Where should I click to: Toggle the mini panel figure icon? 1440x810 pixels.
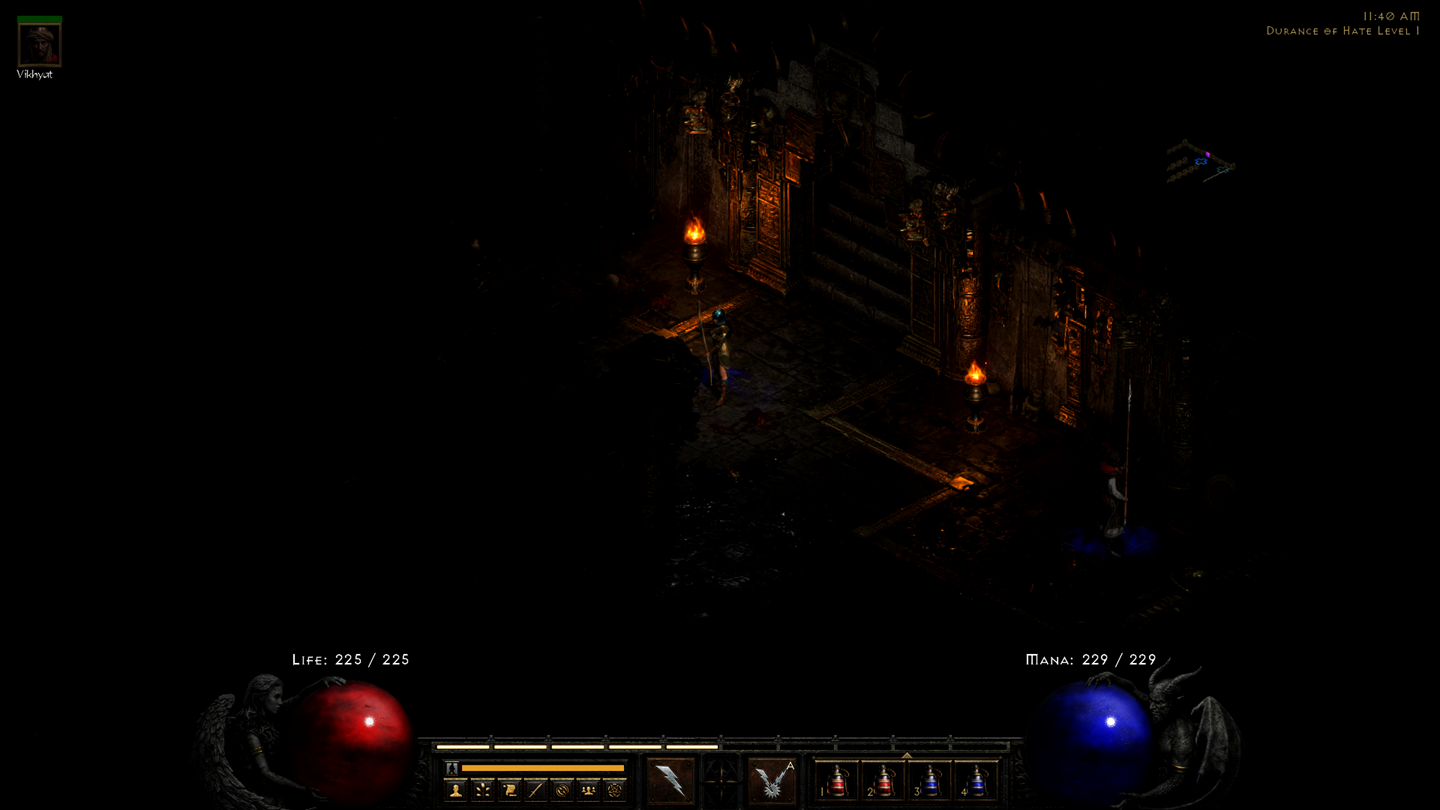[x=452, y=768]
